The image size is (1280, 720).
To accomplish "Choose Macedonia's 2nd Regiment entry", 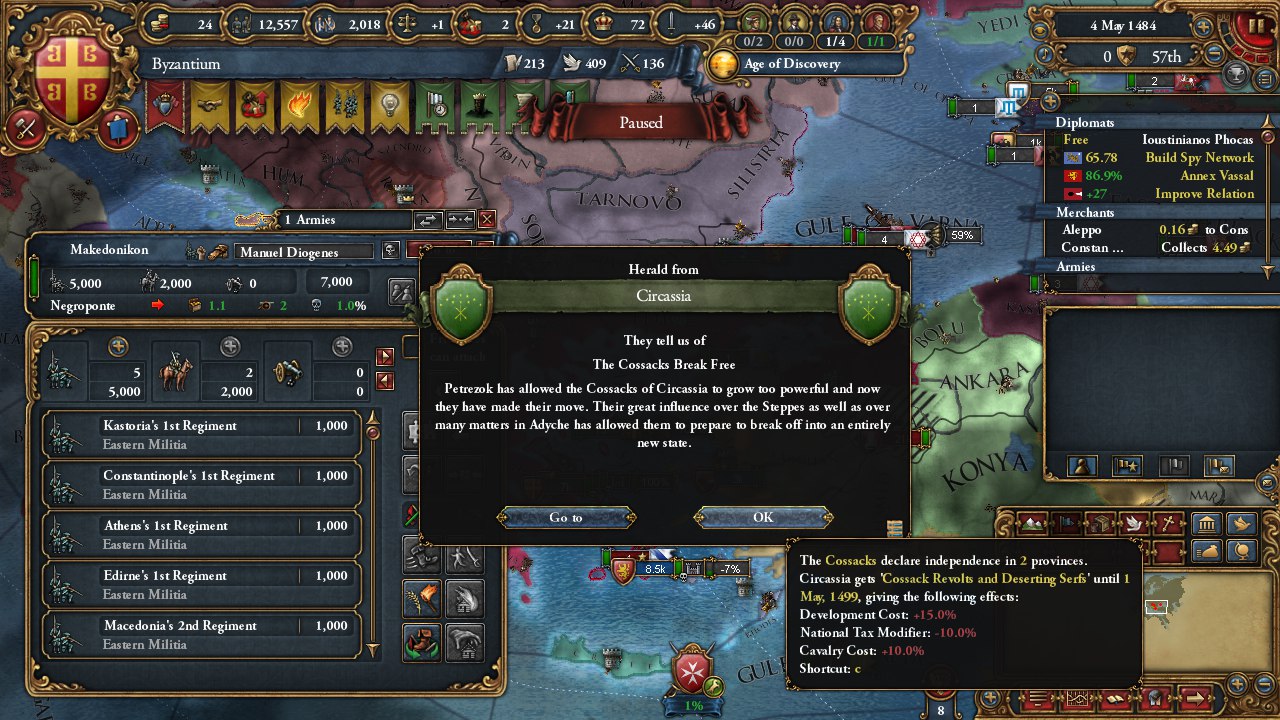I will pyautogui.click(x=200, y=634).
